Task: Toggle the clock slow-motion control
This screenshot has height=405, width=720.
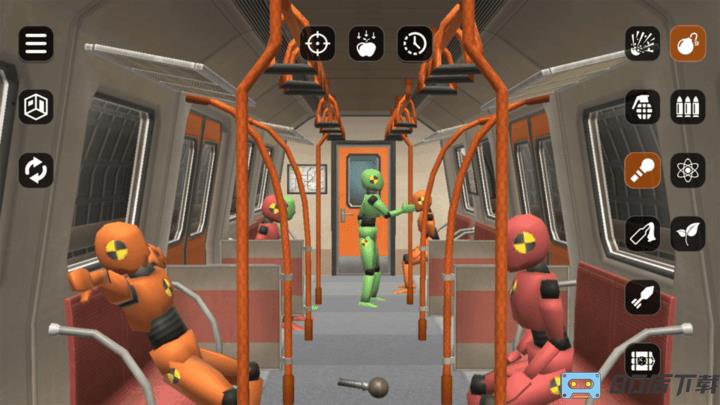Action: pos(414,43)
